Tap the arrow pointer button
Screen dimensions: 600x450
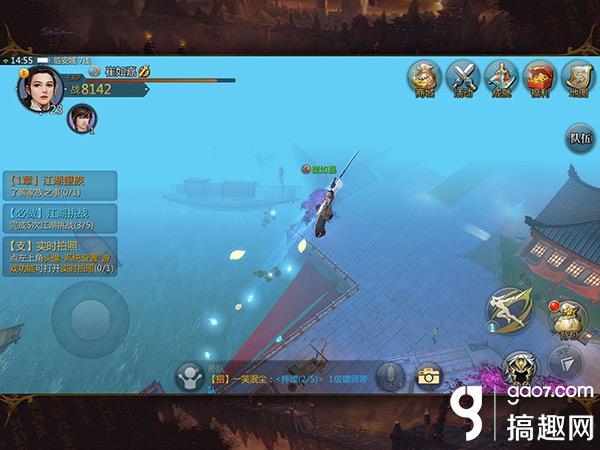[x=567, y=364]
